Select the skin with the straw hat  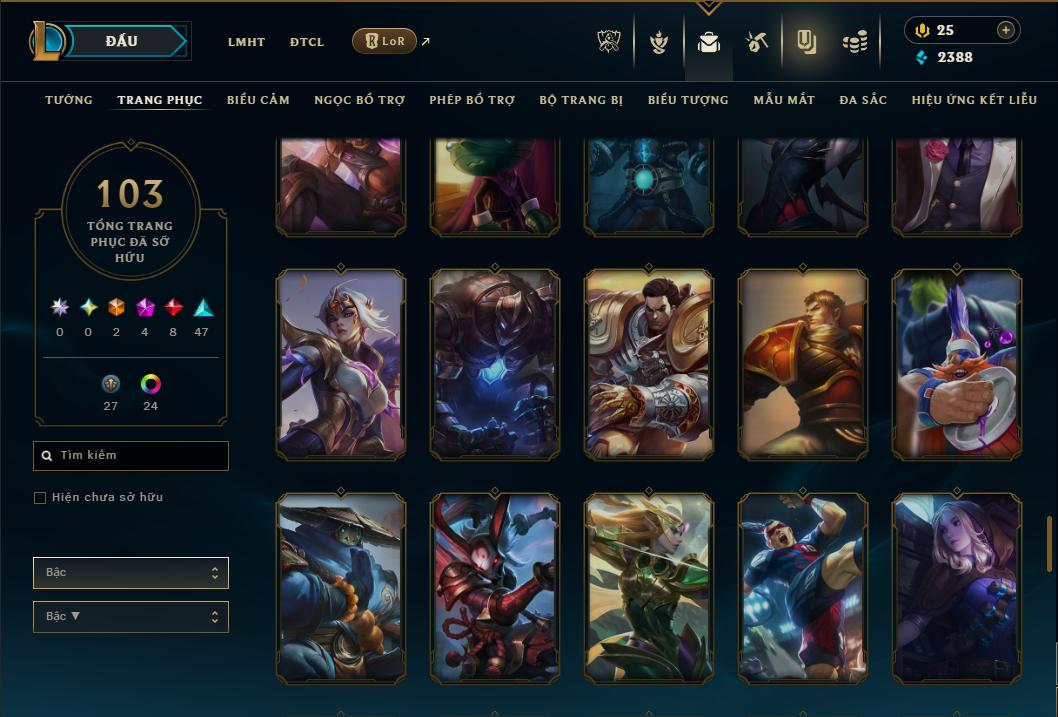tap(340, 588)
